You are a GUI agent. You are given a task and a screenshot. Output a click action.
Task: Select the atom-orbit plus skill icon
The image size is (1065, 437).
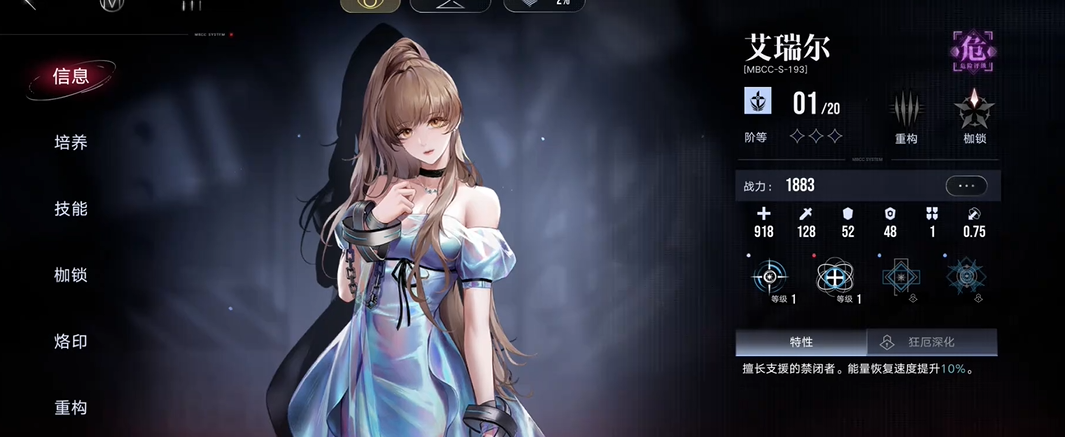[835, 276]
